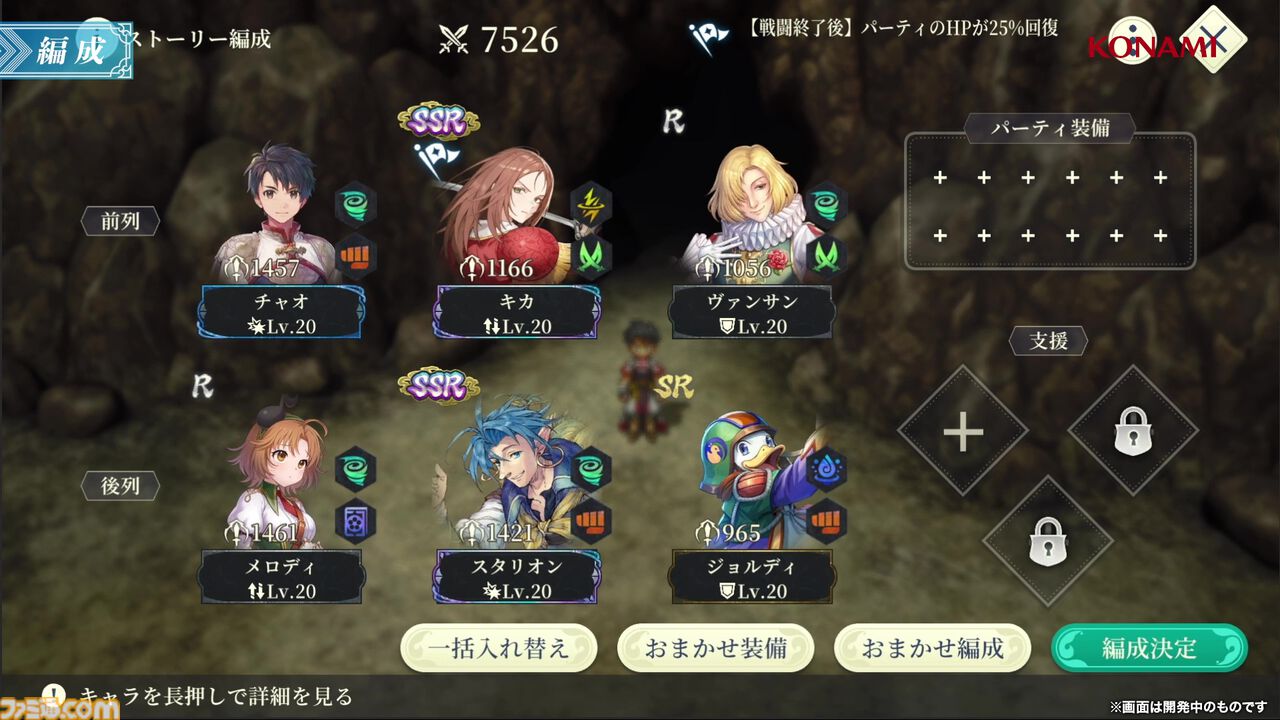Add a support character with plus slot

coord(962,431)
